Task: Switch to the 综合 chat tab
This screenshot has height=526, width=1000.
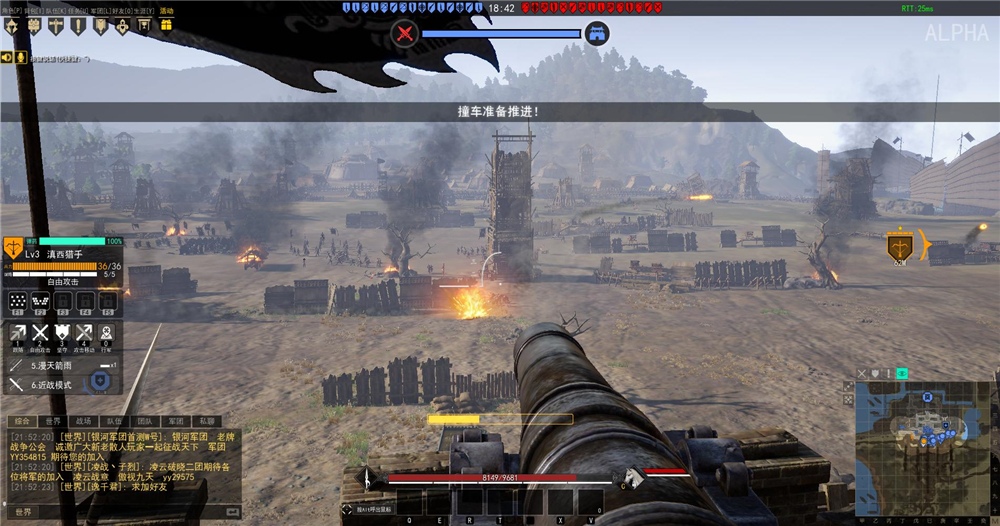Action: (22, 422)
